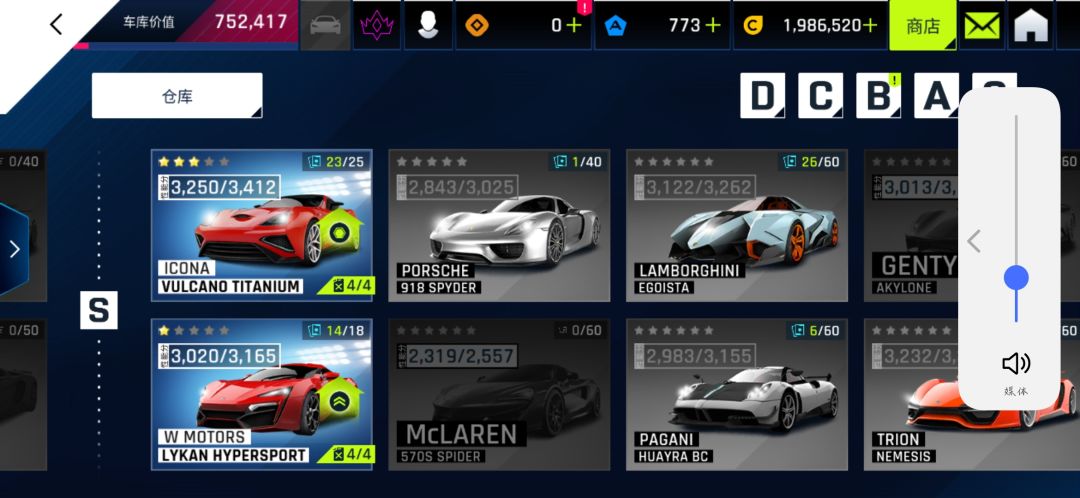Open the 商店 shop
Screen dimensions: 1080x498
coord(922,26)
